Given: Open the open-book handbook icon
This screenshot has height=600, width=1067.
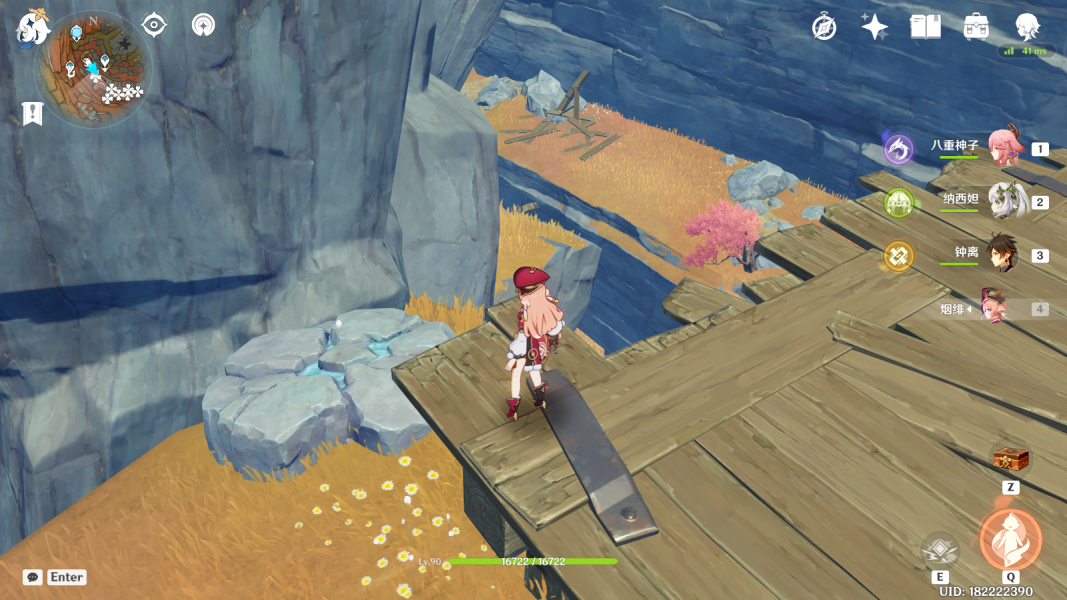Looking at the screenshot, I should (x=925, y=27).
